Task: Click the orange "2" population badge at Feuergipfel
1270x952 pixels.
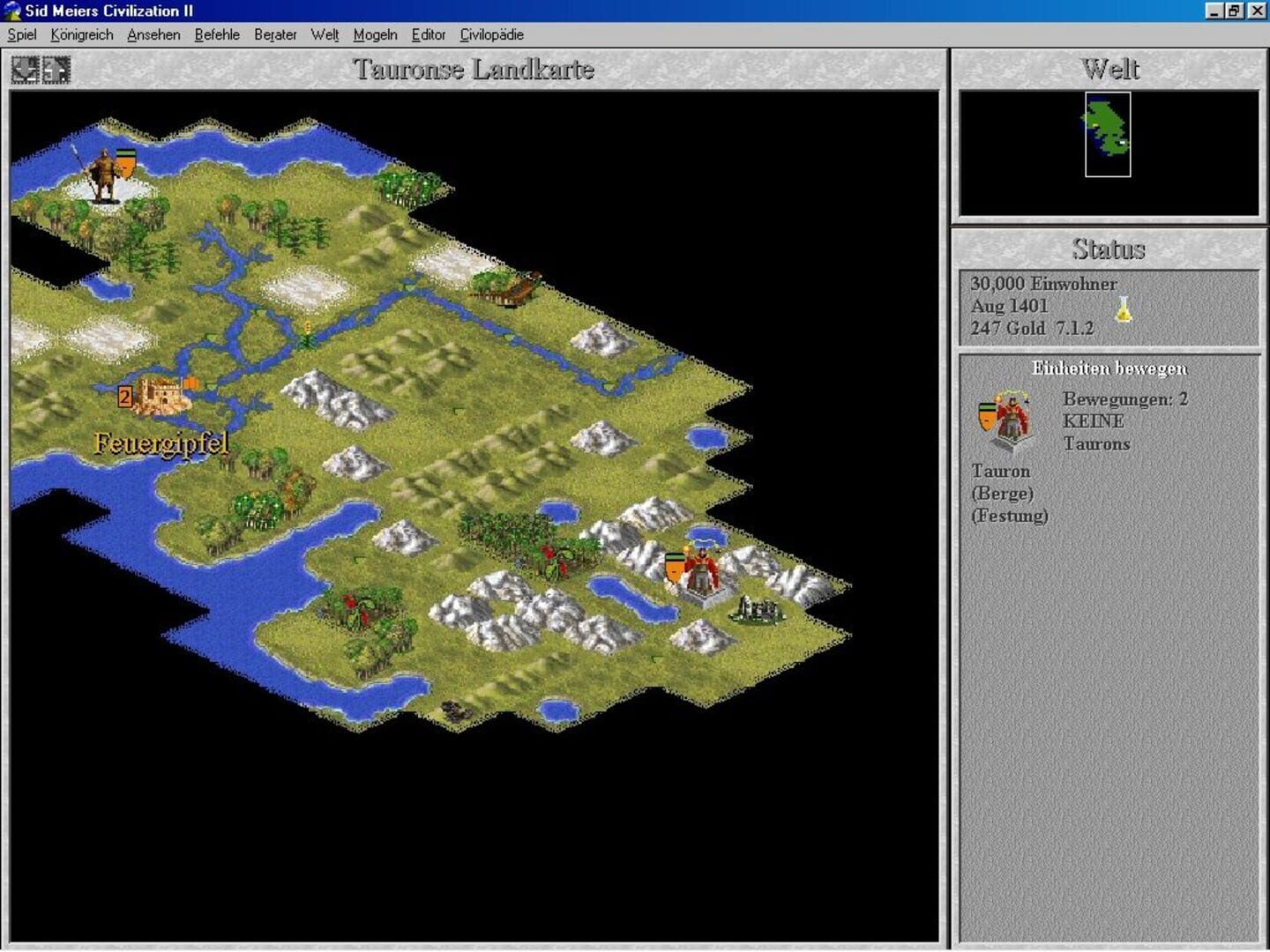Action: tap(124, 396)
